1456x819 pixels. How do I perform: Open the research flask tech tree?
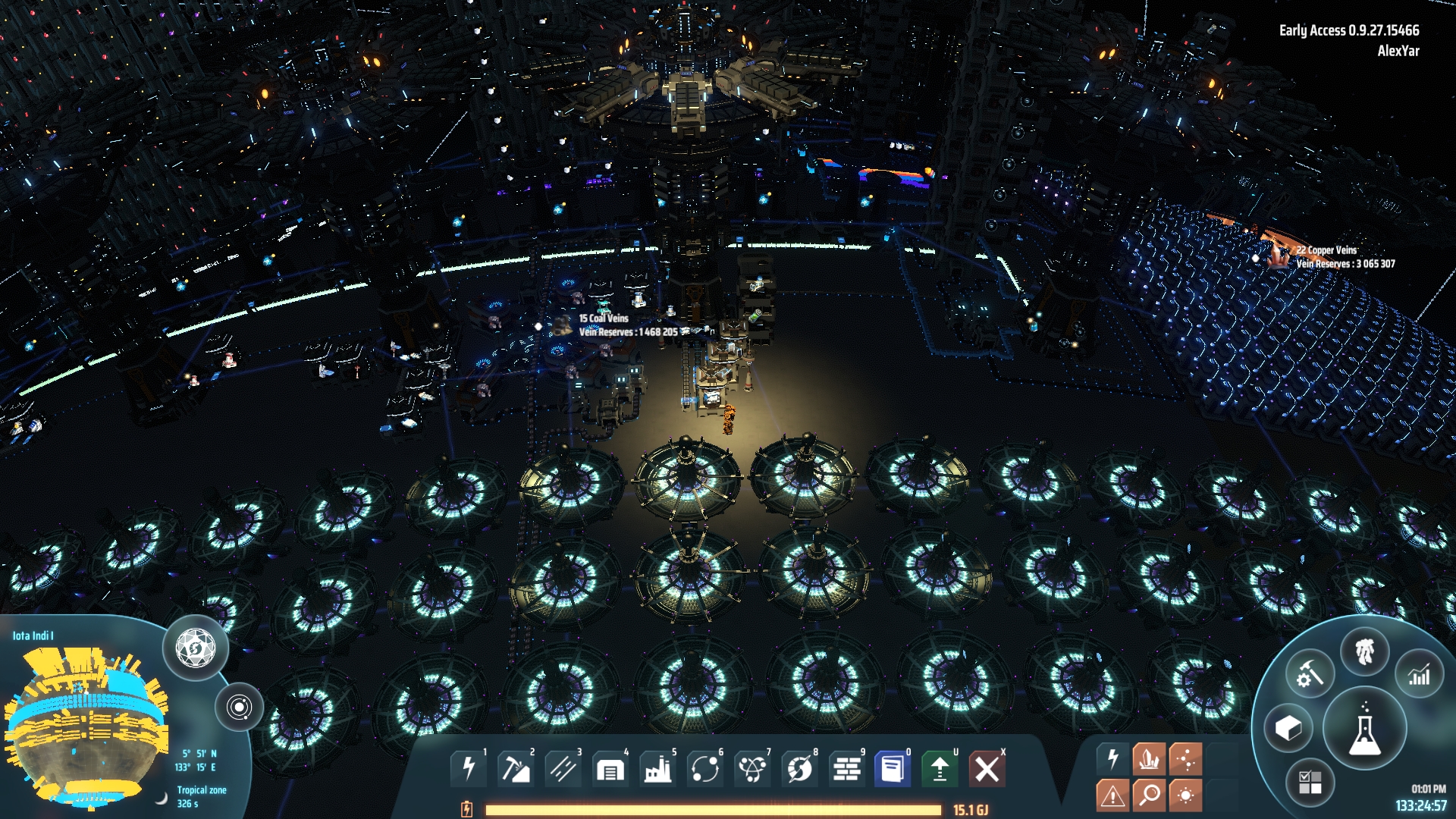click(x=1364, y=730)
